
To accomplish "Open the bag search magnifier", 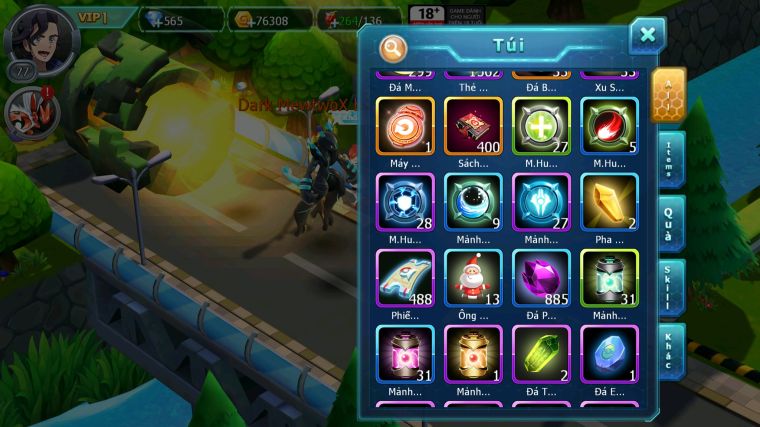I will coord(394,47).
